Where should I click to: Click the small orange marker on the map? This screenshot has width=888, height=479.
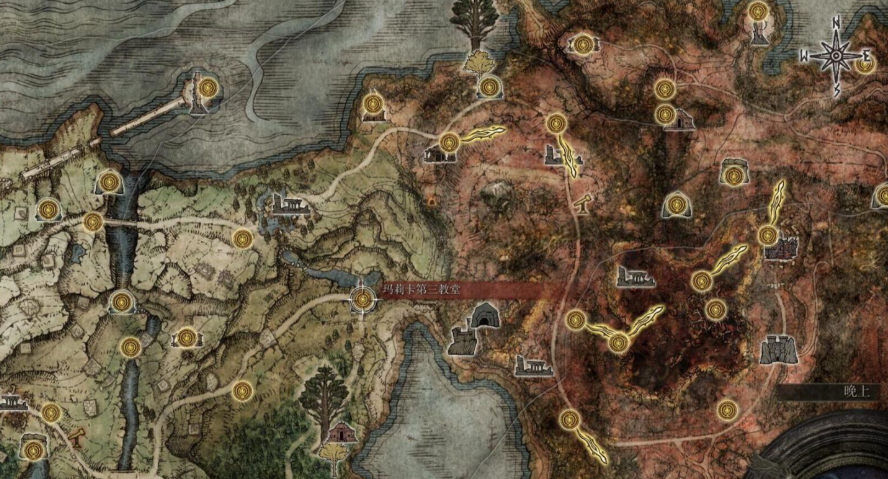click(x=431, y=202)
